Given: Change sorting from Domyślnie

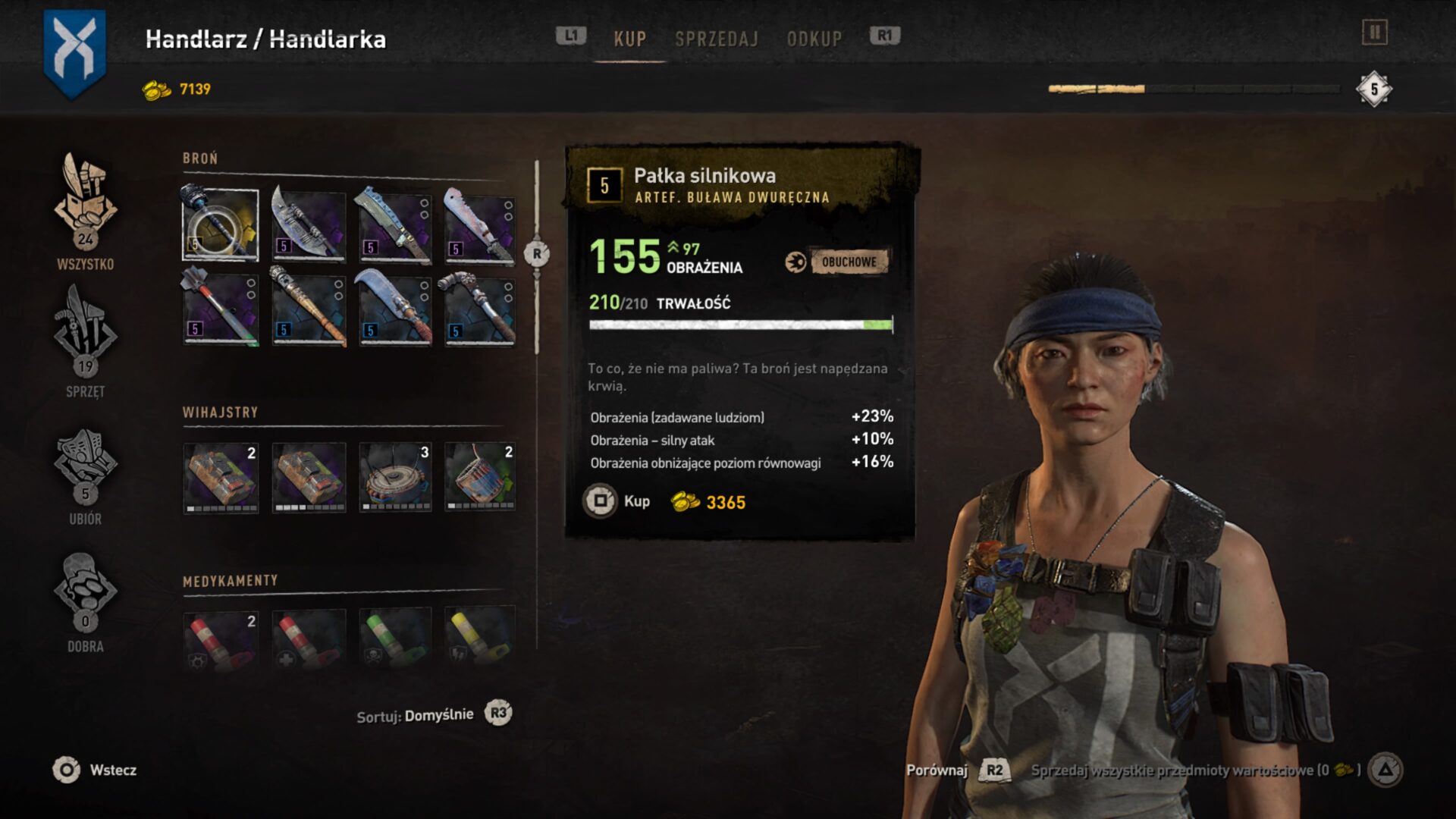Looking at the screenshot, I should tap(498, 713).
